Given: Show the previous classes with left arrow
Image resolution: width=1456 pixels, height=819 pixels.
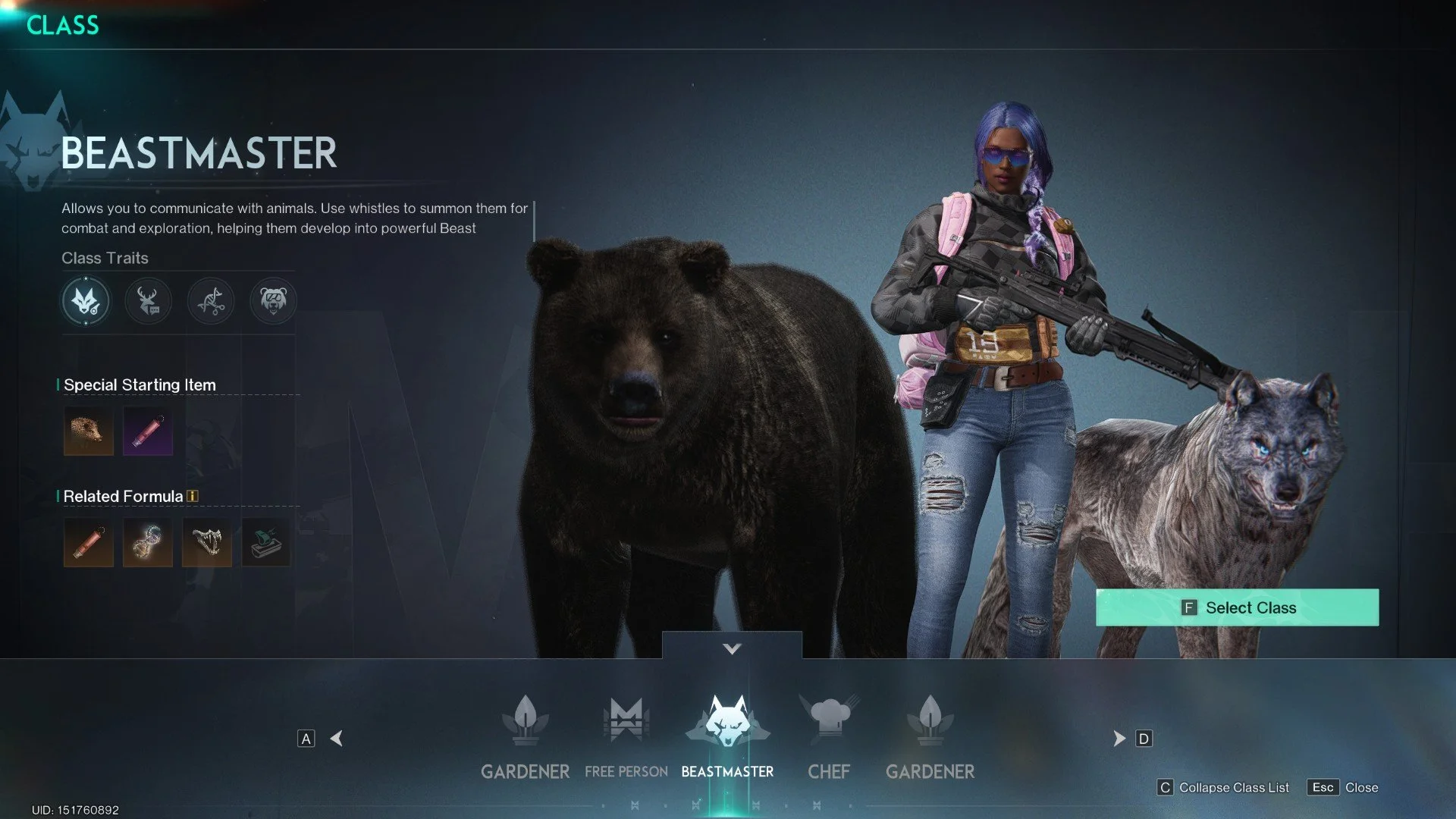Looking at the screenshot, I should 337,739.
